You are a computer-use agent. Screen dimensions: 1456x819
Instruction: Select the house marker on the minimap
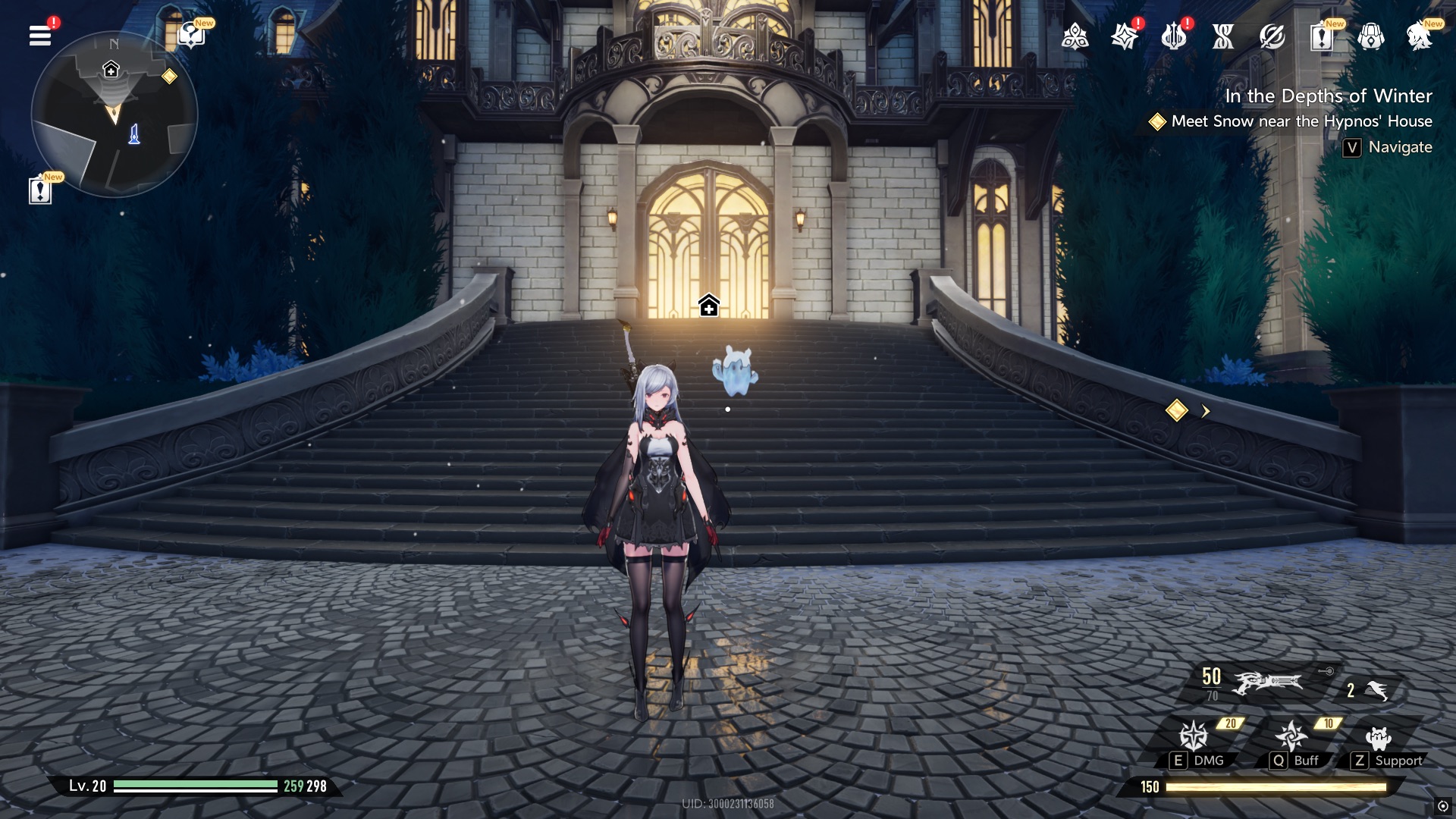point(111,70)
